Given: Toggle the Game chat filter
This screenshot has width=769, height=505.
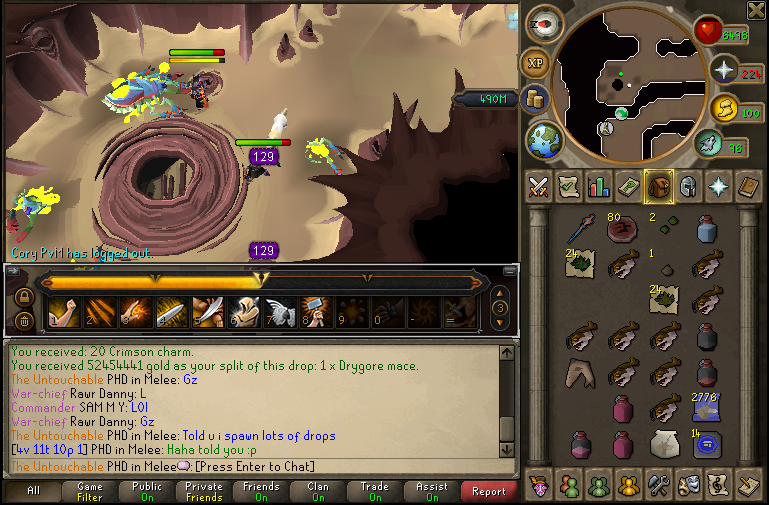Looking at the screenshot, I should (x=89, y=491).
